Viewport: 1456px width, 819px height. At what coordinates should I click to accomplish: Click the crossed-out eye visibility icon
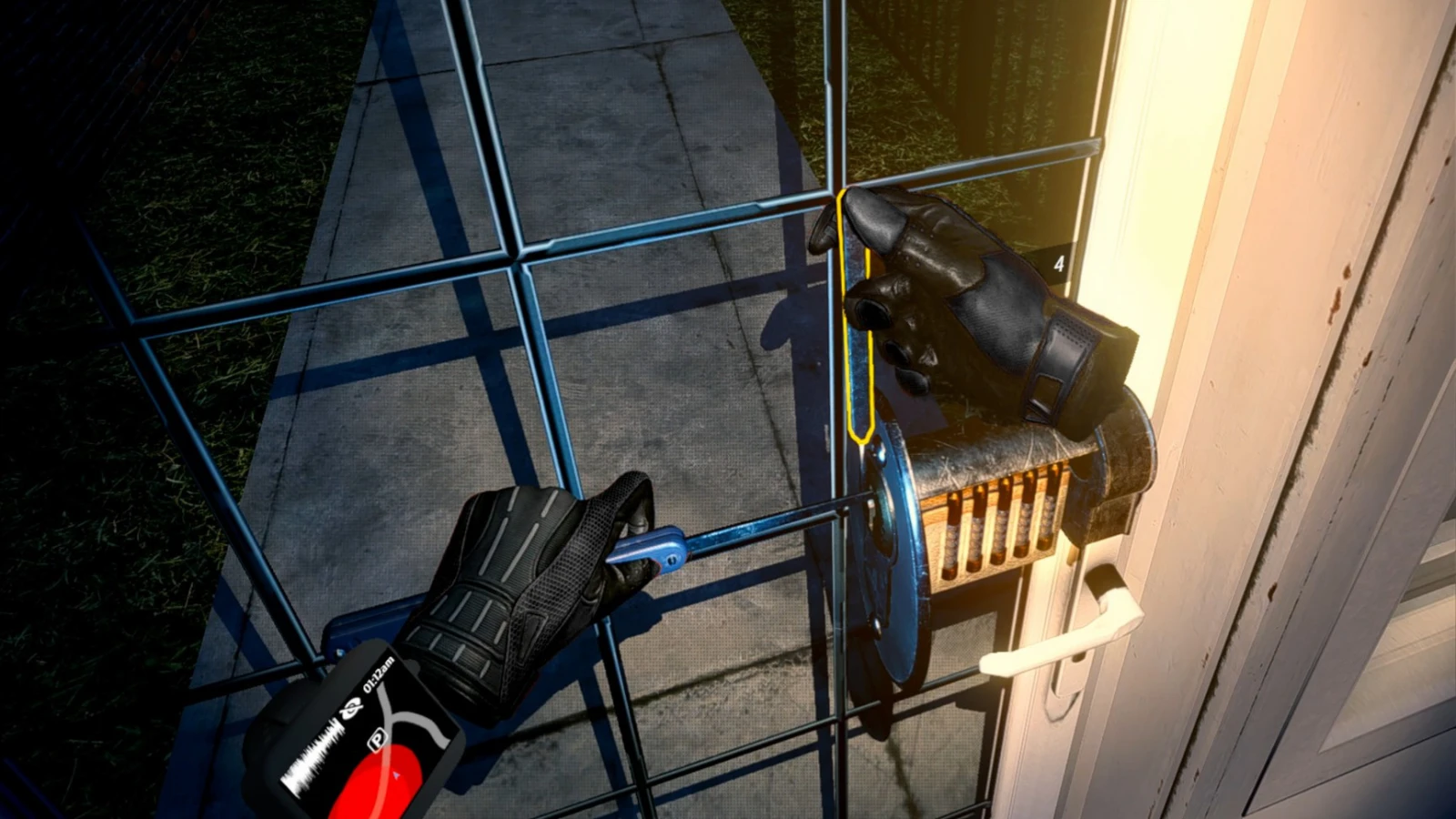(349, 709)
